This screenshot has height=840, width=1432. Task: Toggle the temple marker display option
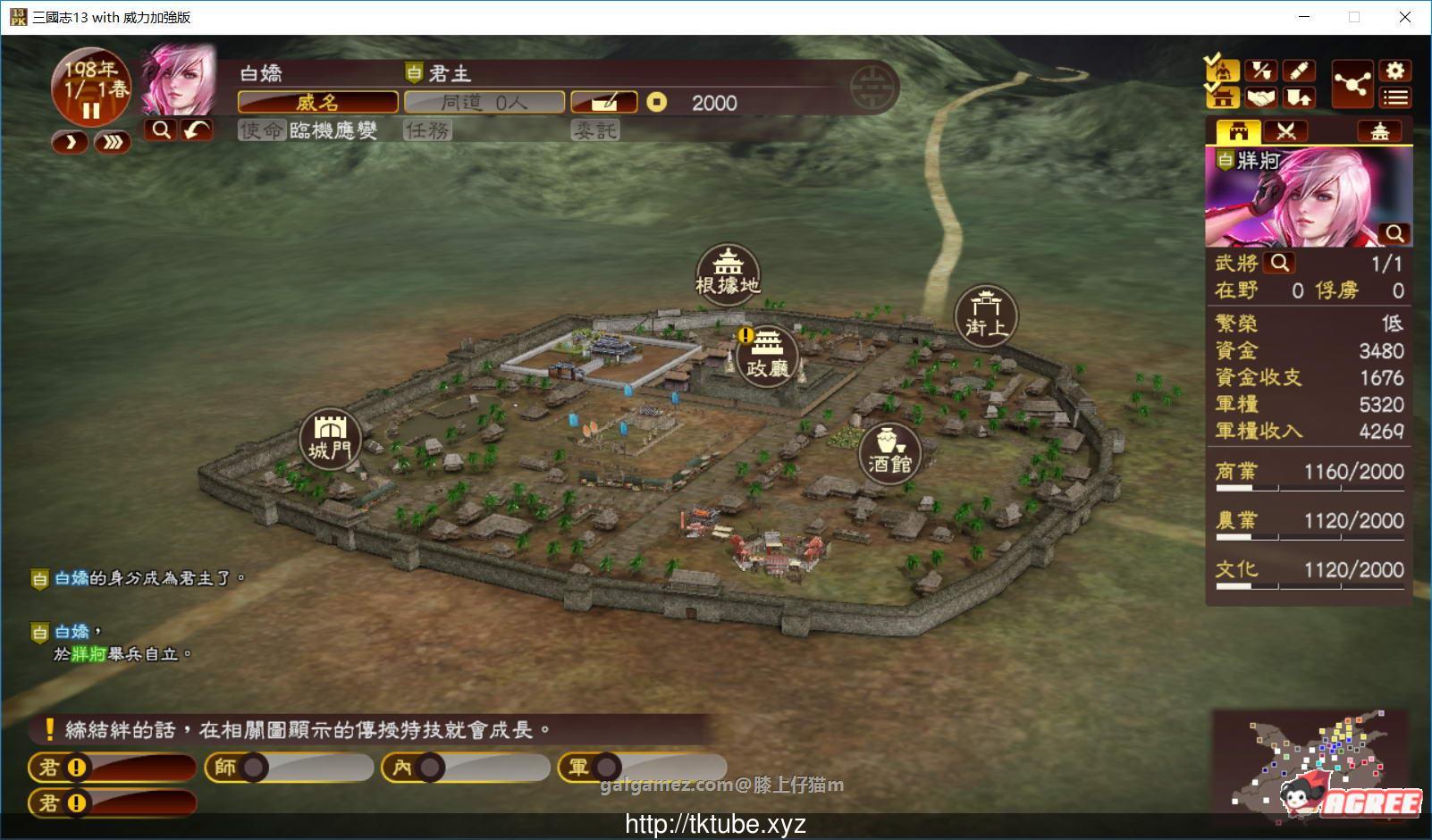[1223, 97]
